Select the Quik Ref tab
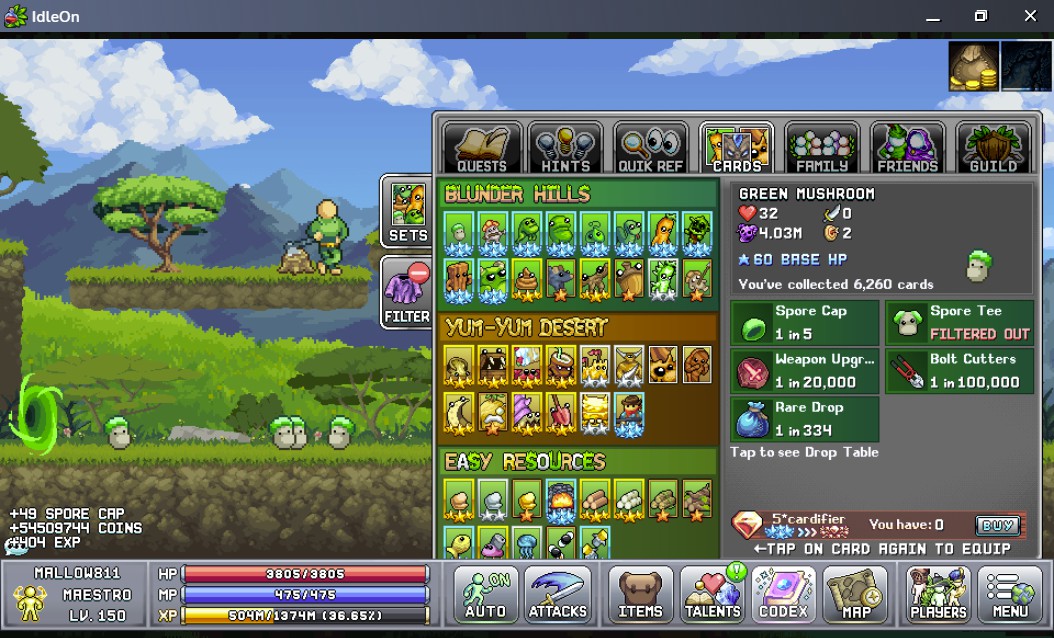 [650, 149]
